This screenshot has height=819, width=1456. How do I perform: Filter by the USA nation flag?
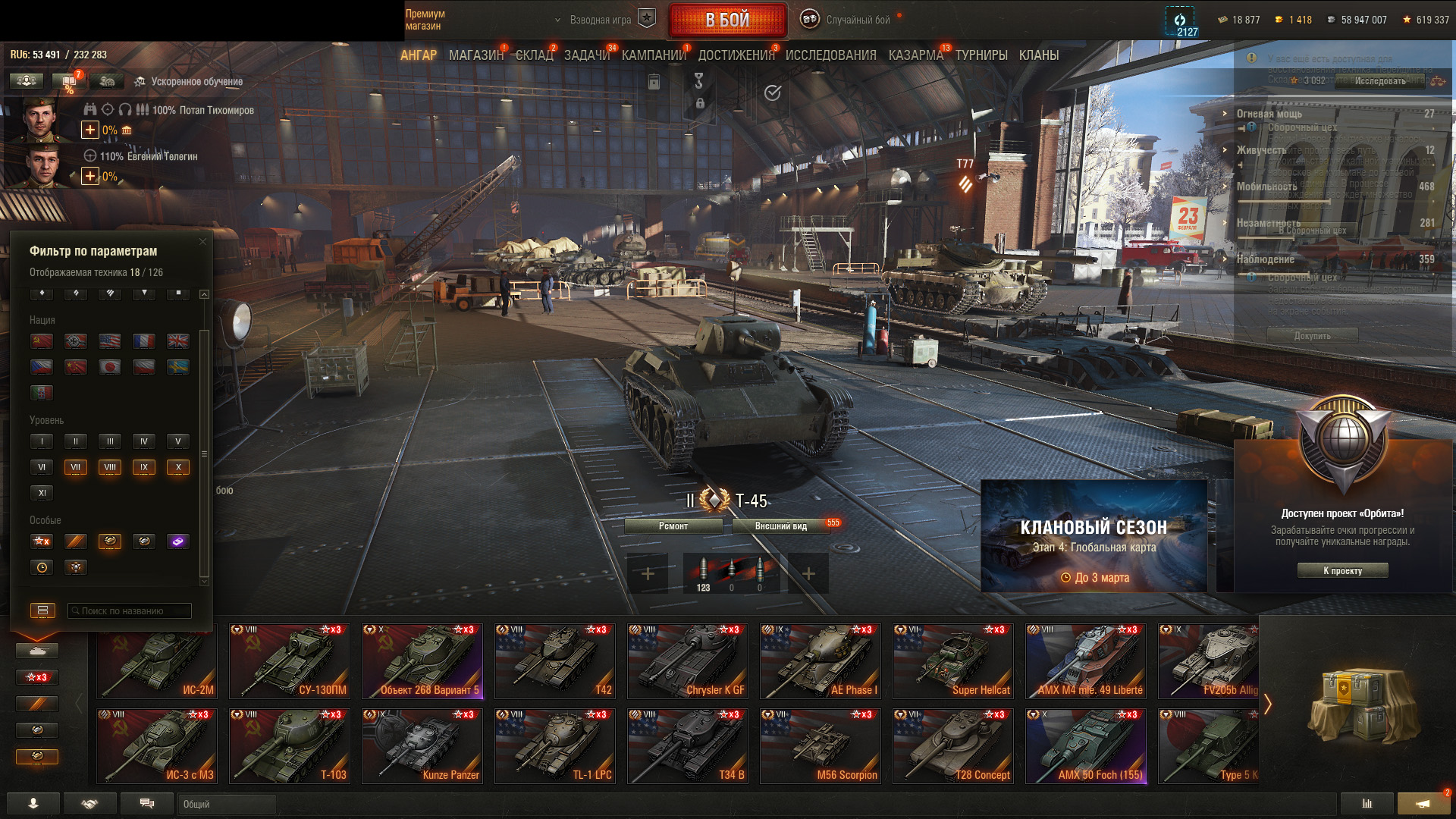click(110, 341)
